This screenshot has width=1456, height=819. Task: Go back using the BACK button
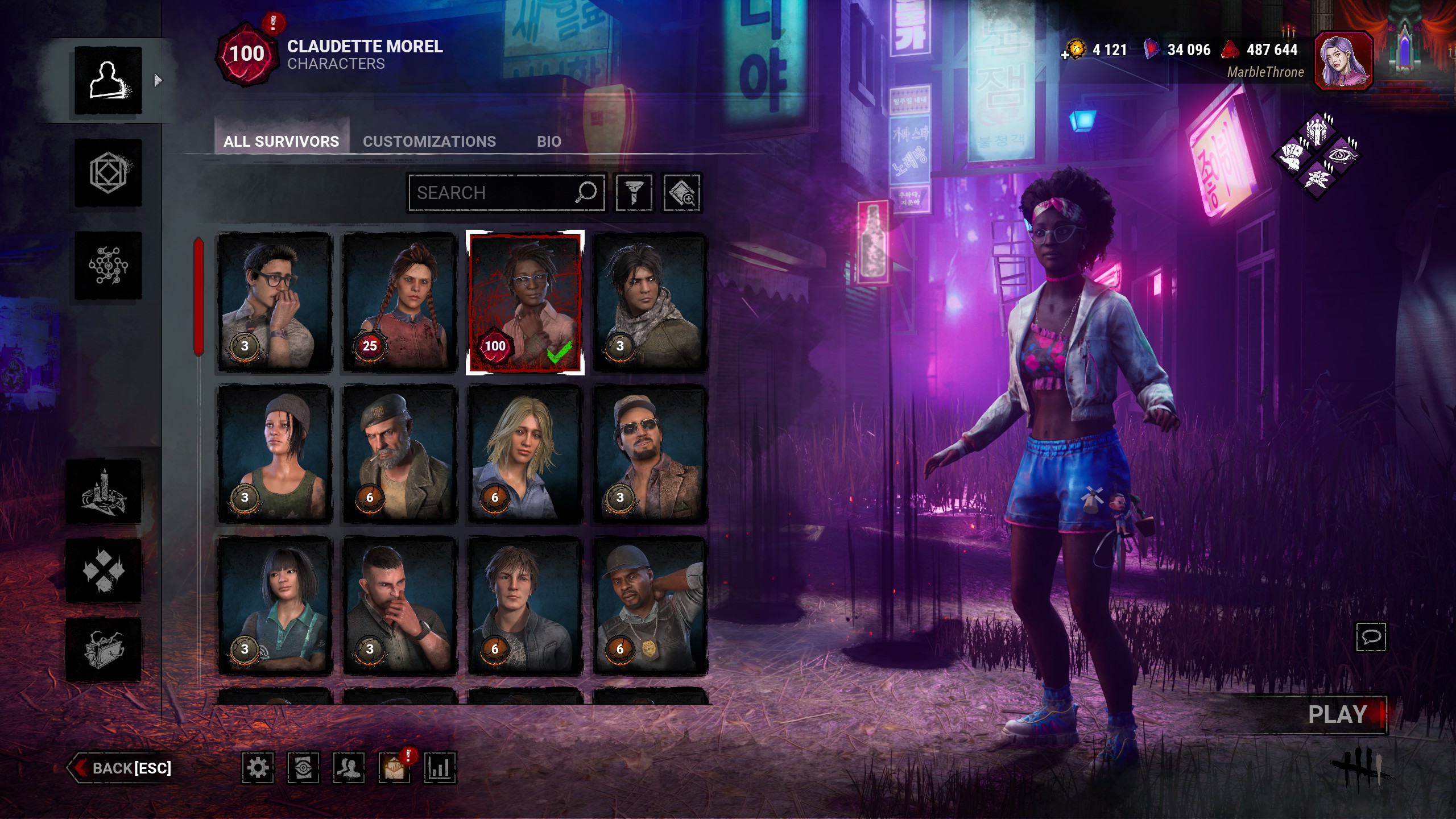[x=121, y=768]
